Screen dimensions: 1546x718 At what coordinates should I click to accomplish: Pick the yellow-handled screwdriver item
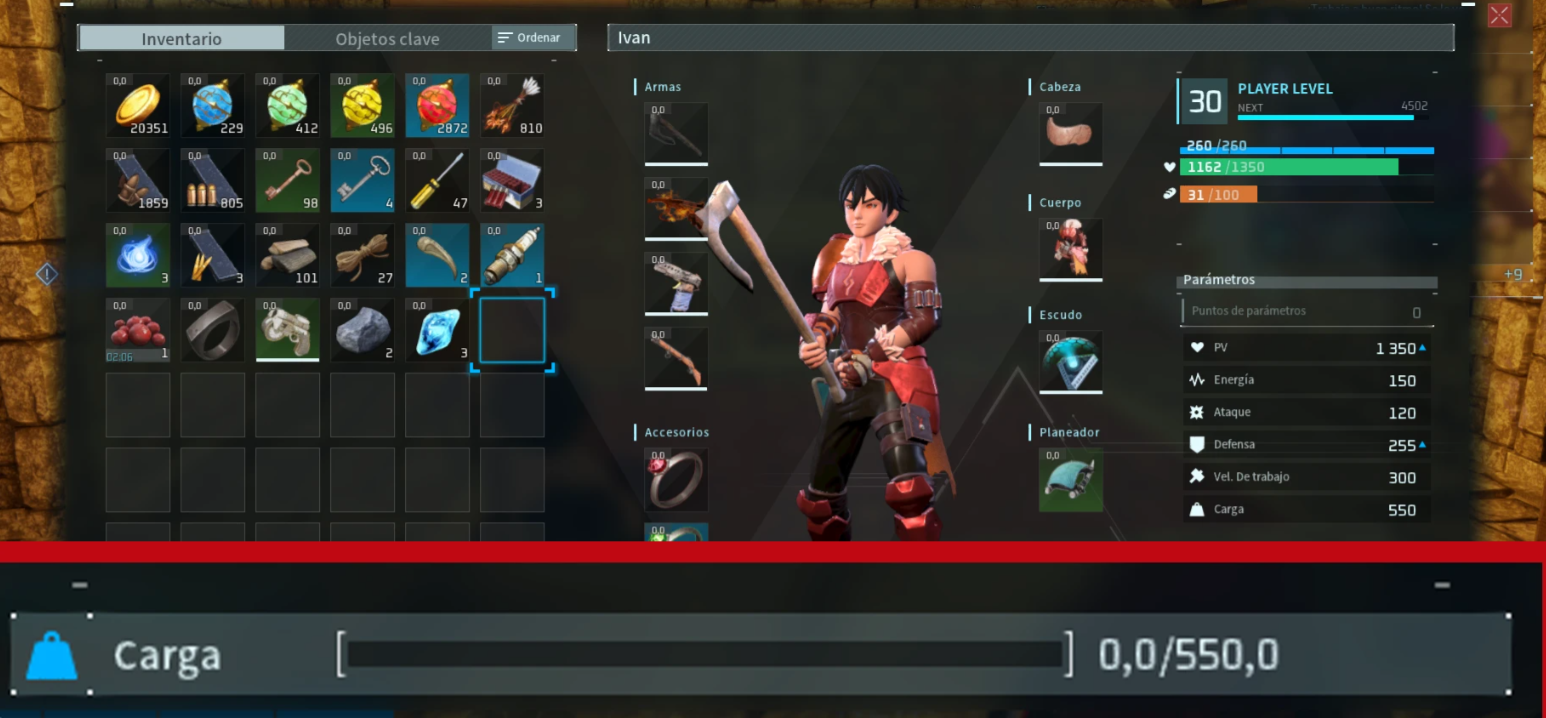(437, 180)
